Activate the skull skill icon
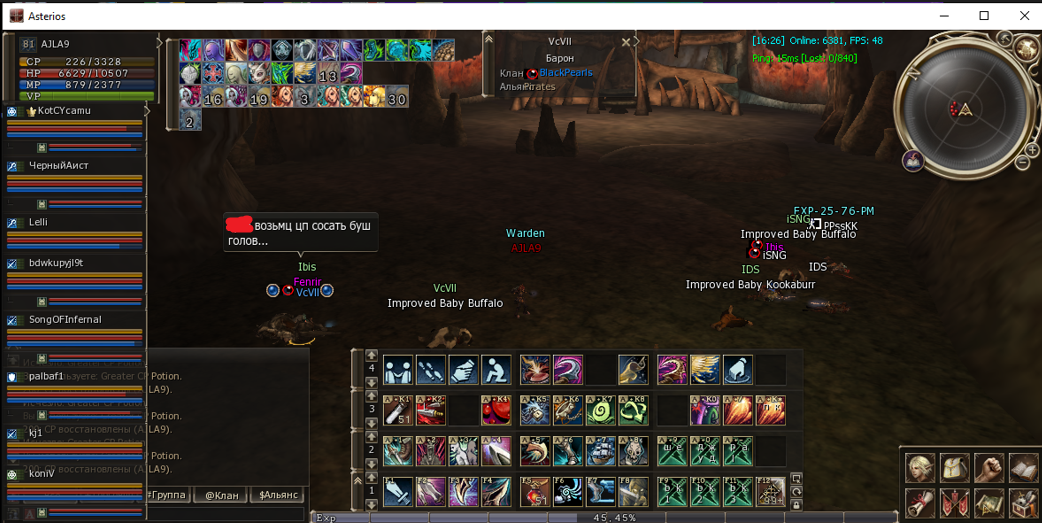Screen dimensions: 1042x523 click(x=633, y=451)
